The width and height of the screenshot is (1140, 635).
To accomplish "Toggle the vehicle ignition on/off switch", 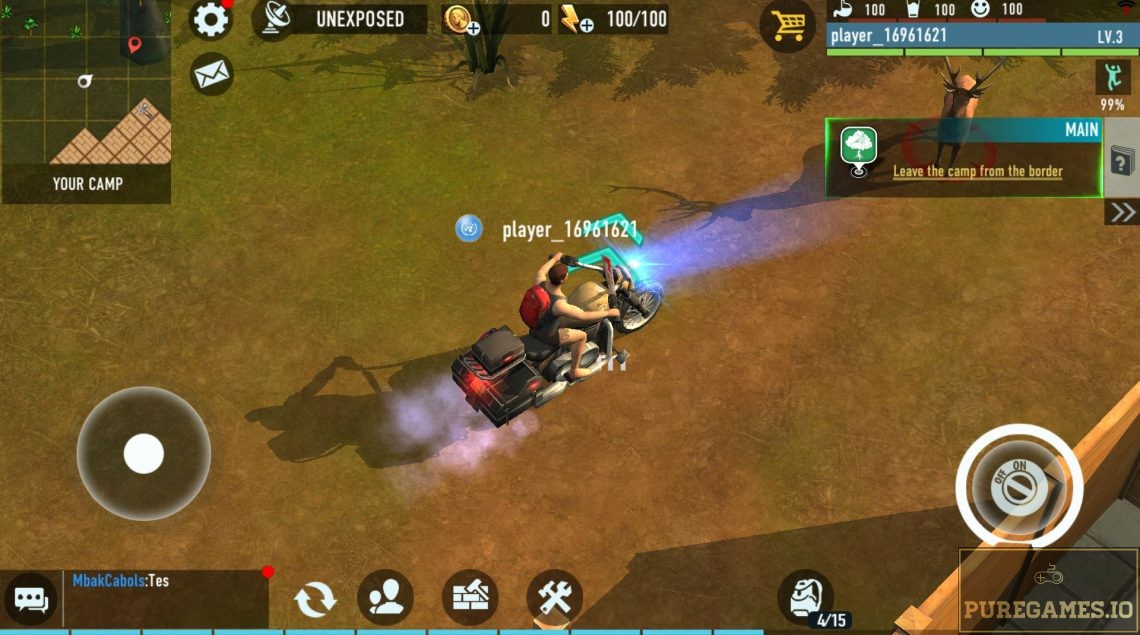I will pyautogui.click(x=1019, y=487).
